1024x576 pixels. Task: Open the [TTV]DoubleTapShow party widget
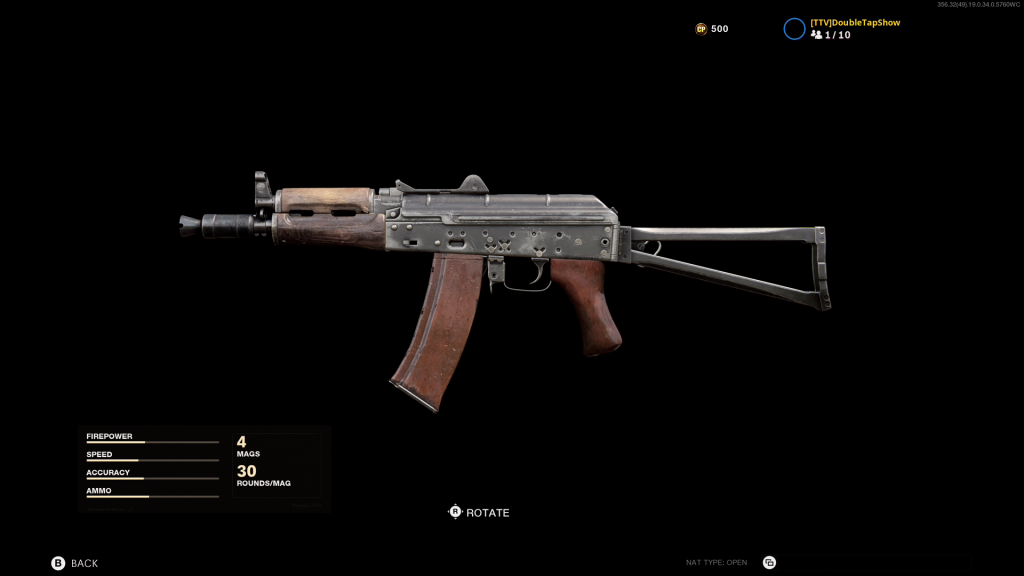[842, 28]
